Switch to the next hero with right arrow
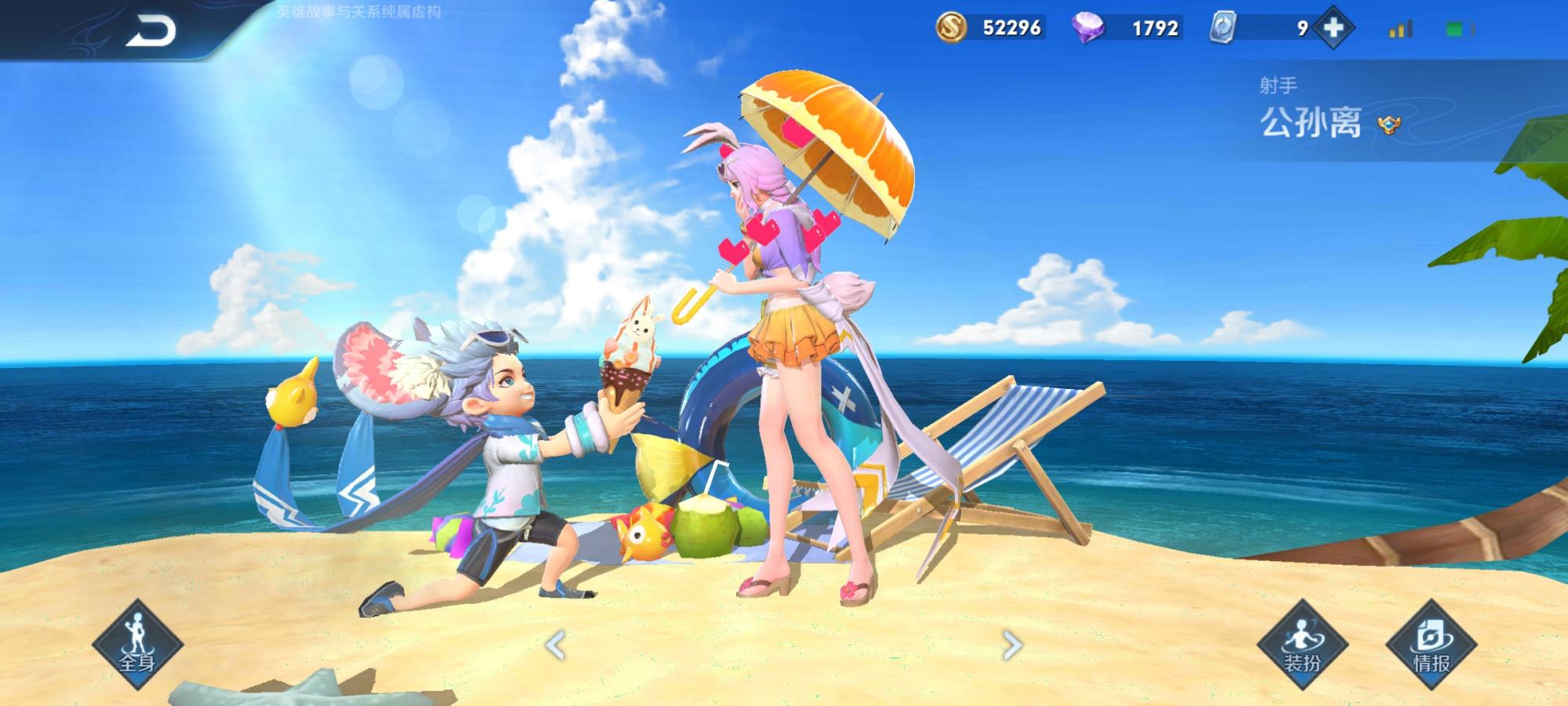The height and width of the screenshot is (706, 1568). coord(1012,646)
